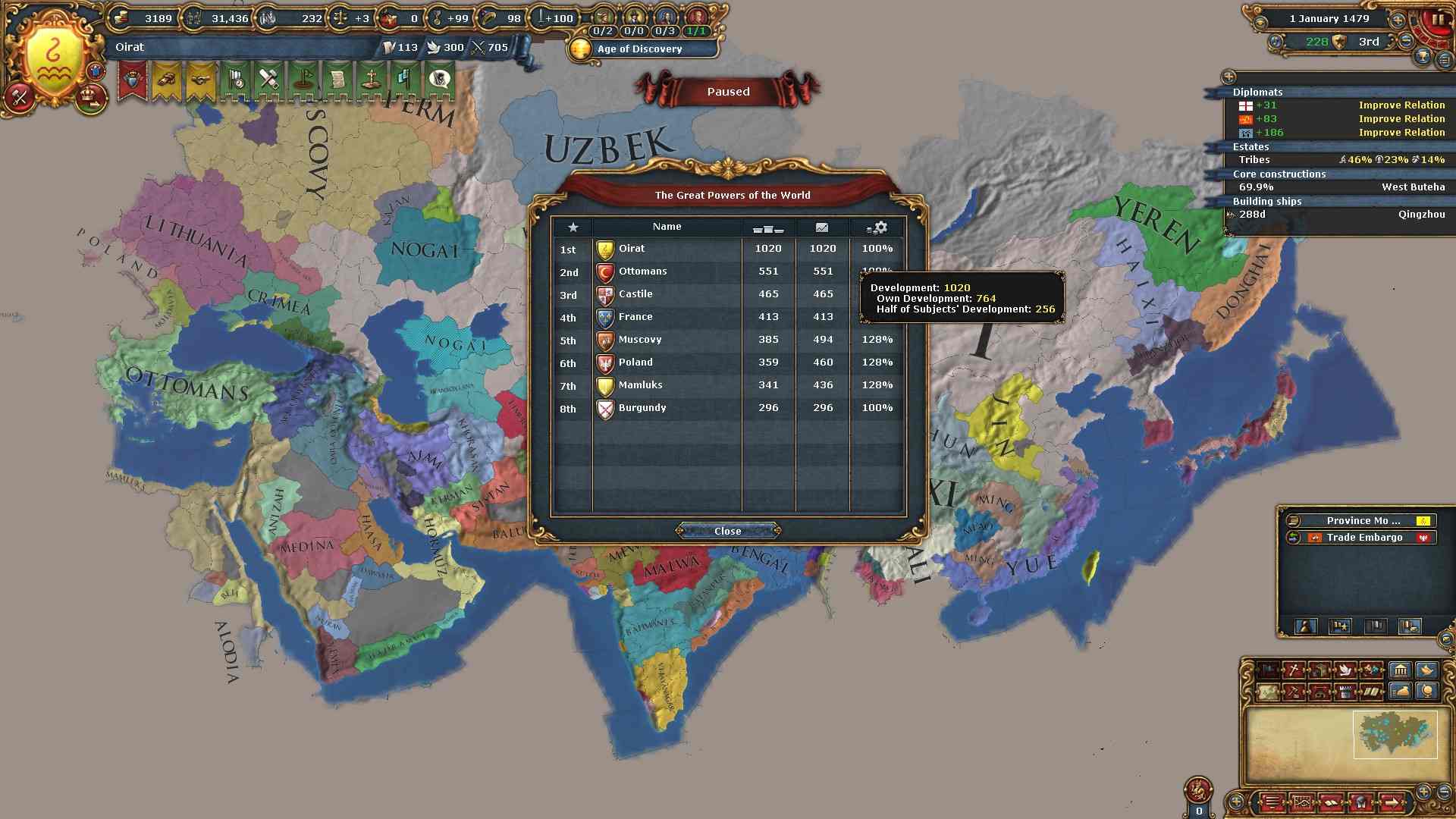The height and width of the screenshot is (819, 1456).
Task: Select Burgundy row in the Great Powers table
Action: tap(642, 408)
